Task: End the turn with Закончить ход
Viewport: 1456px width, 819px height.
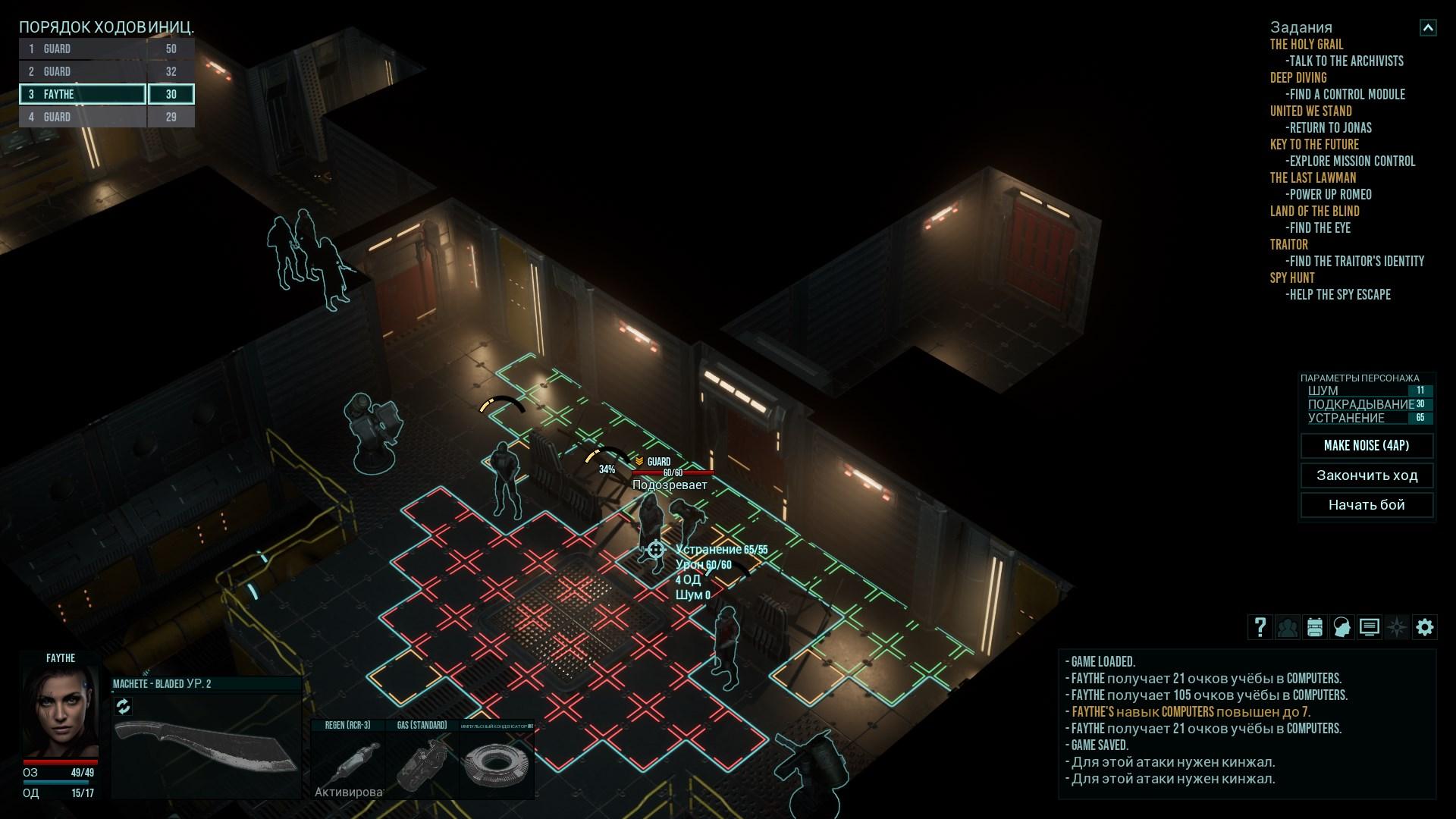Action: (1367, 475)
